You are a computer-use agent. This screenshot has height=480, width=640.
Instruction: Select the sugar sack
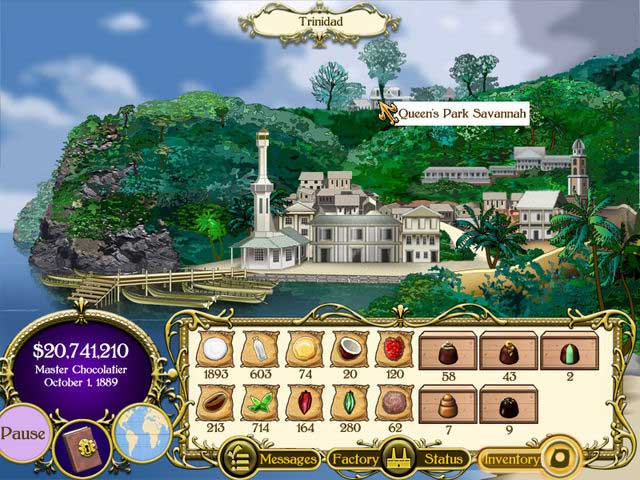click(x=214, y=350)
